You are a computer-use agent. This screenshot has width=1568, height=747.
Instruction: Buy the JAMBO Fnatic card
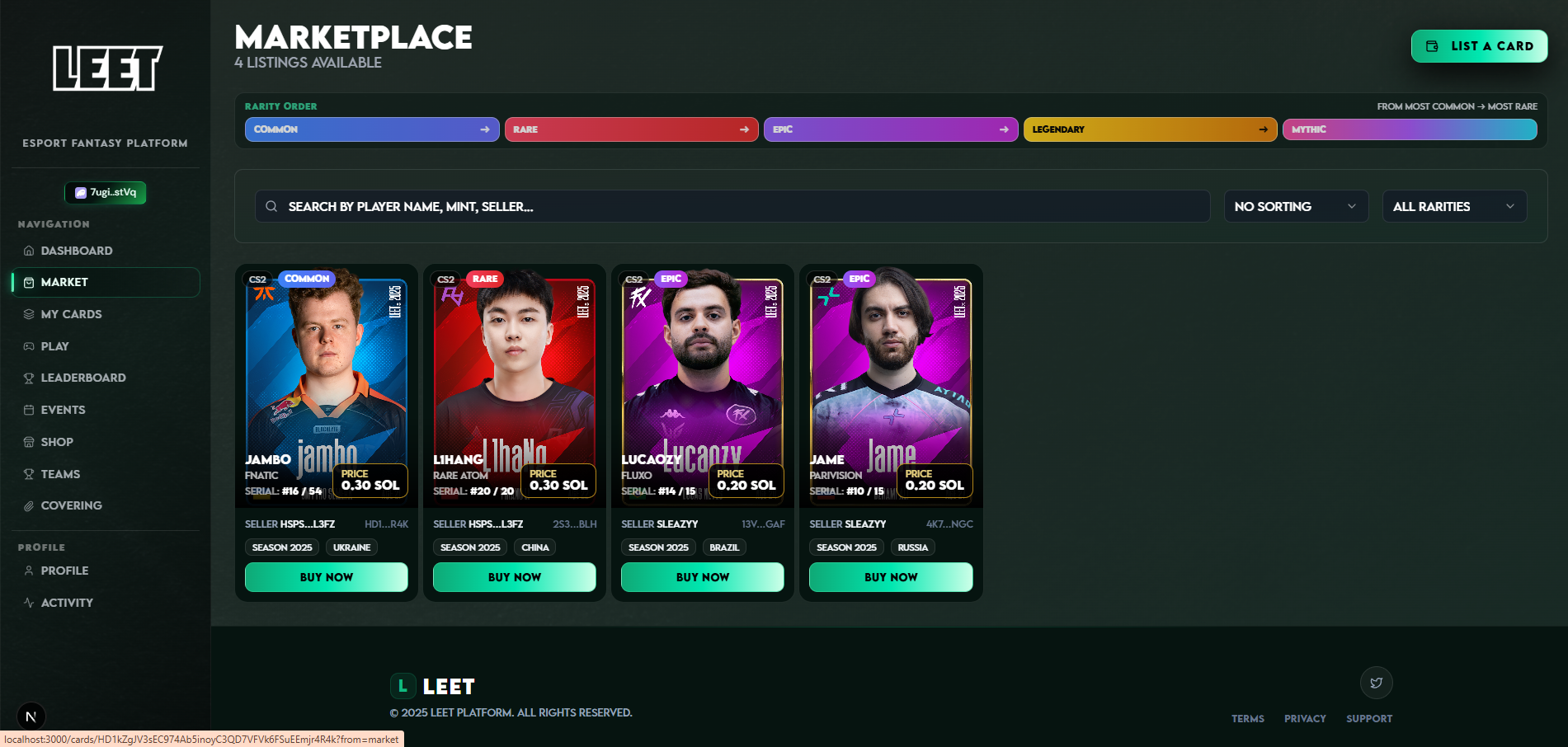(x=326, y=576)
